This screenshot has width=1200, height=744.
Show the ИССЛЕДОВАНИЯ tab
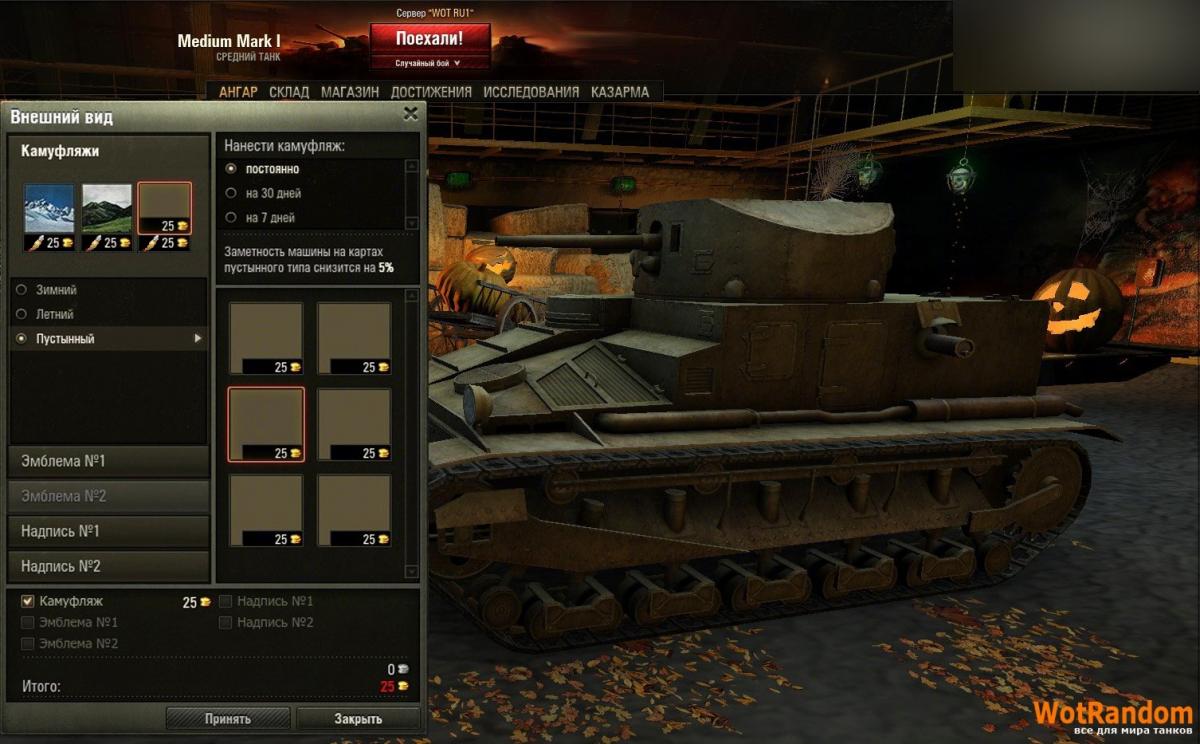point(531,92)
